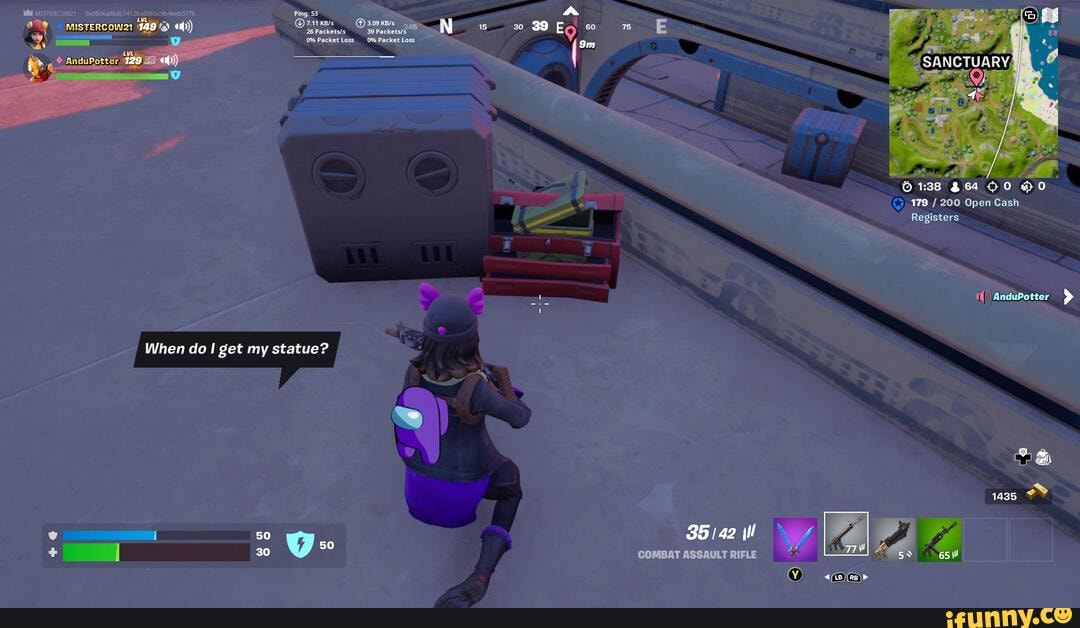Select the Combat Assault Rifle hotbar slot
The image size is (1080, 628).
coord(845,535)
